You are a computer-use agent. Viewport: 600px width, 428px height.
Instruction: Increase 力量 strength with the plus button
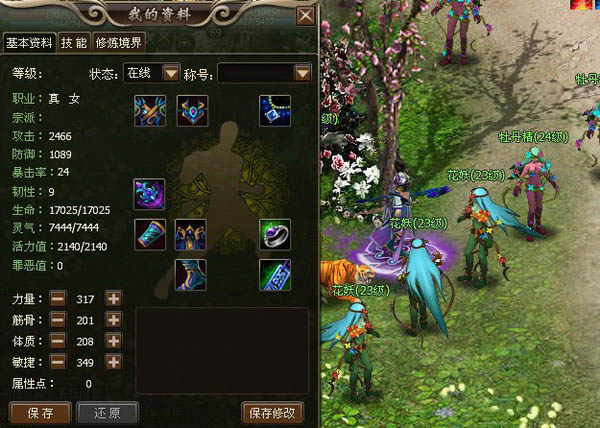click(x=113, y=298)
